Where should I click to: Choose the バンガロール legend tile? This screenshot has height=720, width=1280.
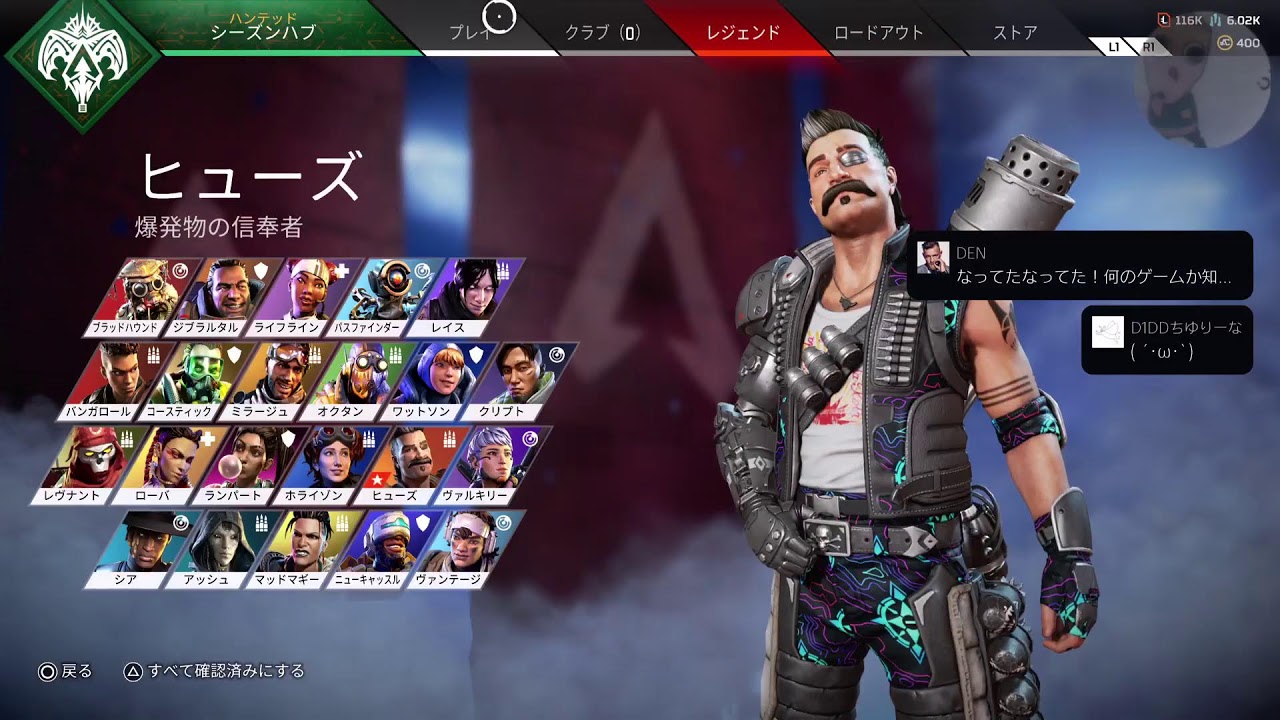(x=110, y=380)
